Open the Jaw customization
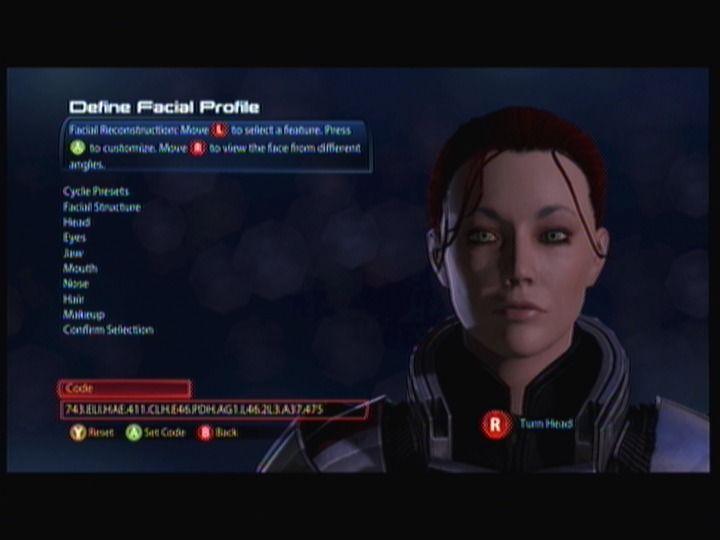The width and height of the screenshot is (720, 540). [x=74, y=253]
